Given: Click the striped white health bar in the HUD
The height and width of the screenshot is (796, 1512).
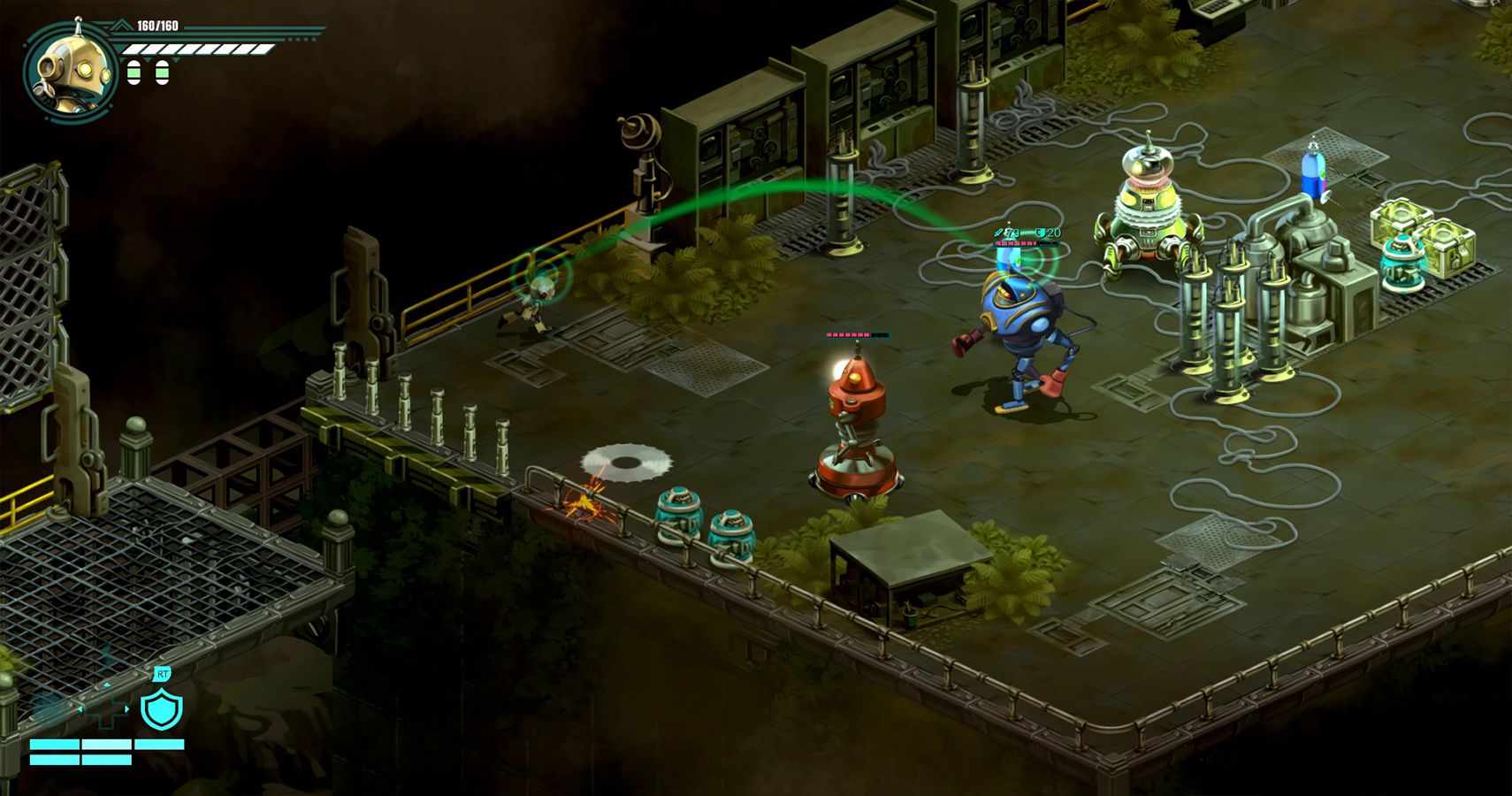Looking at the screenshot, I should pyautogui.click(x=199, y=50).
